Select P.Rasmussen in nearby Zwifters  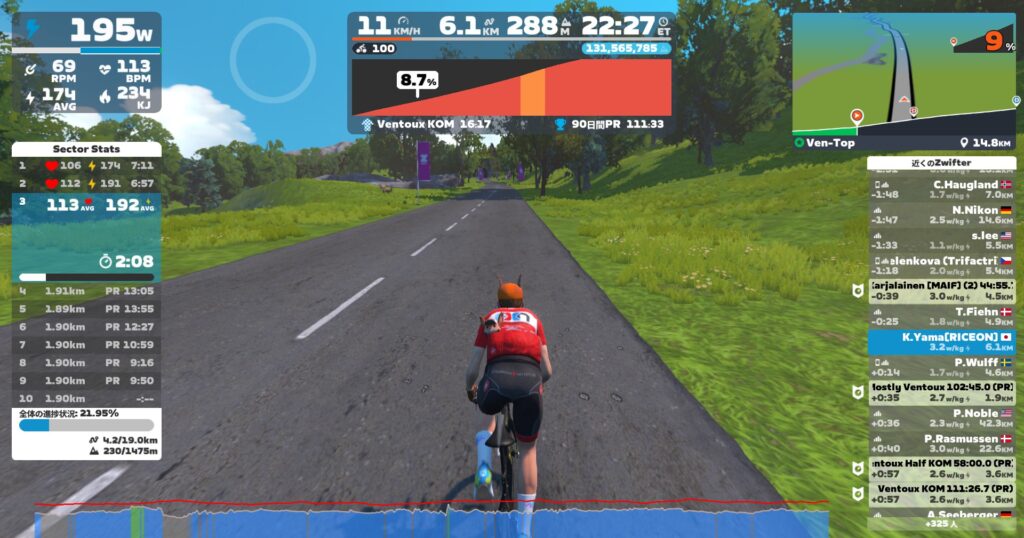(x=942, y=443)
